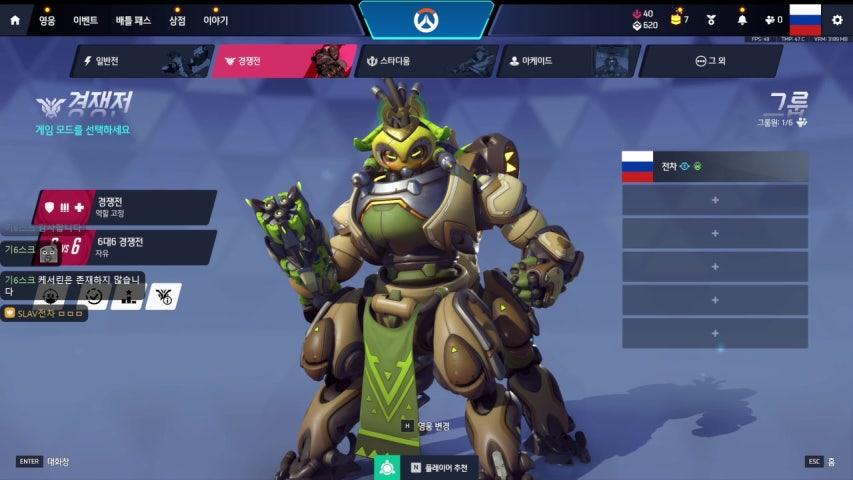This screenshot has width=853, height=480.
Task: Open the social friends icon
Action: pyautogui.click(x=772, y=19)
